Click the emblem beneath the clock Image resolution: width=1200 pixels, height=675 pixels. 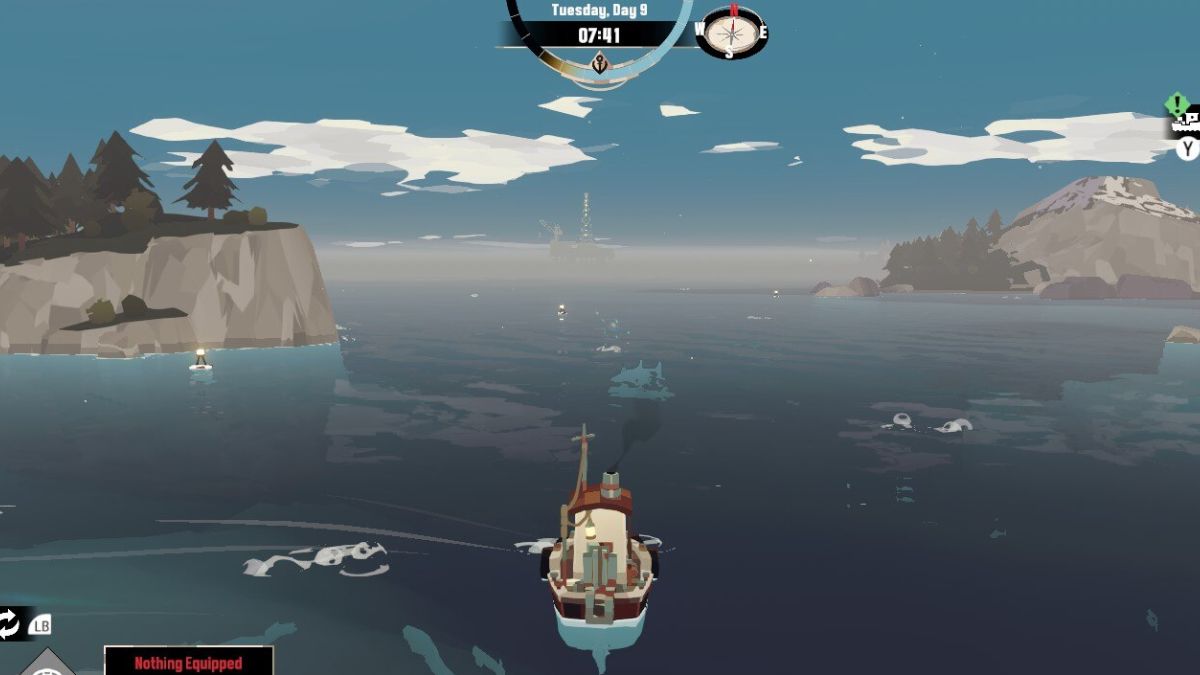click(x=600, y=63)
